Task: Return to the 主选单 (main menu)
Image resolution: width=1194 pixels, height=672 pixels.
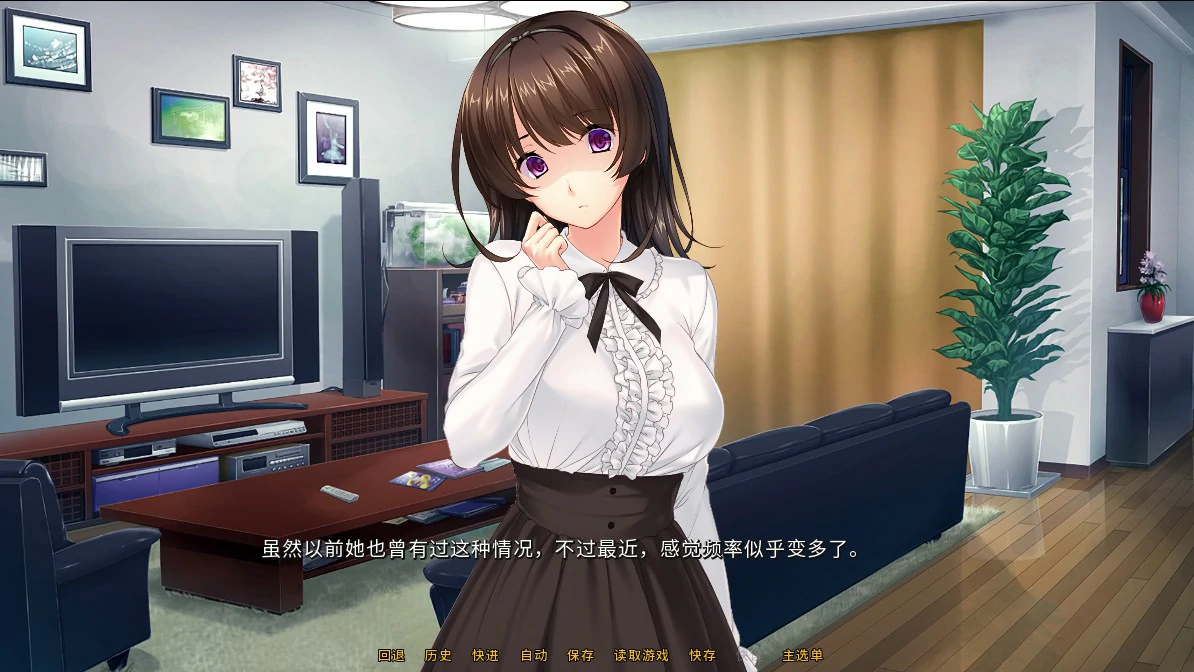Action: [x=803, y=656]
